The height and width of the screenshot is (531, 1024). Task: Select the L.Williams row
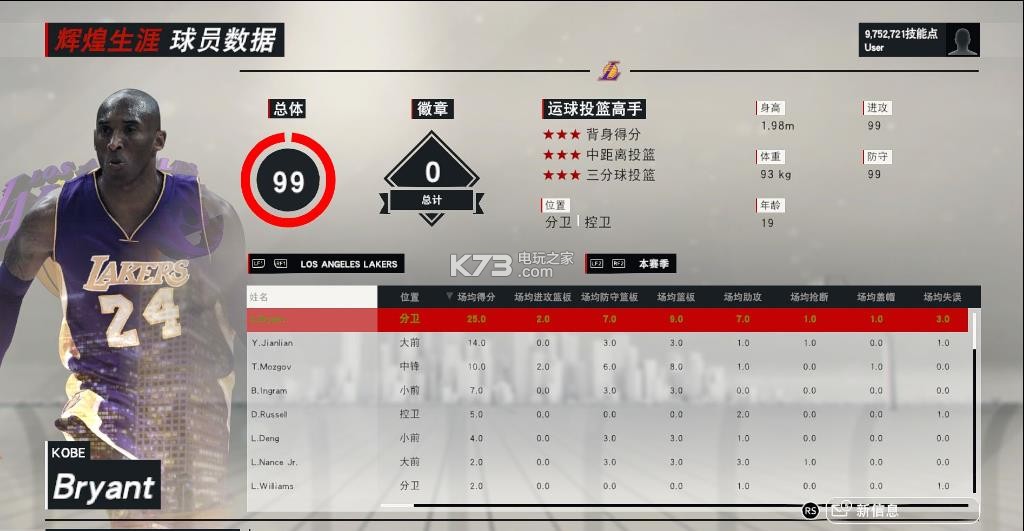point(273,486)
